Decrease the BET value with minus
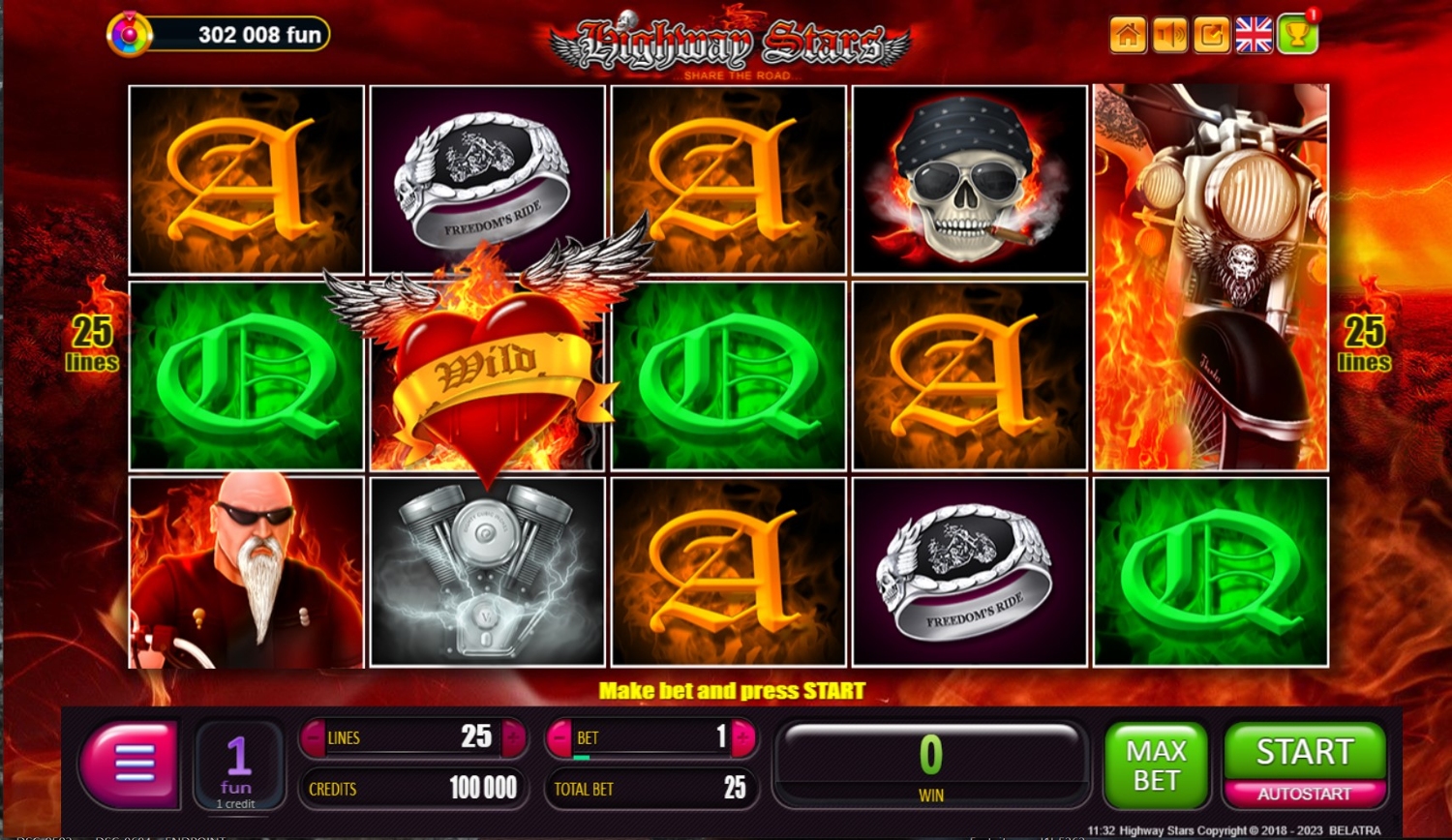 (x=560, y=738)
